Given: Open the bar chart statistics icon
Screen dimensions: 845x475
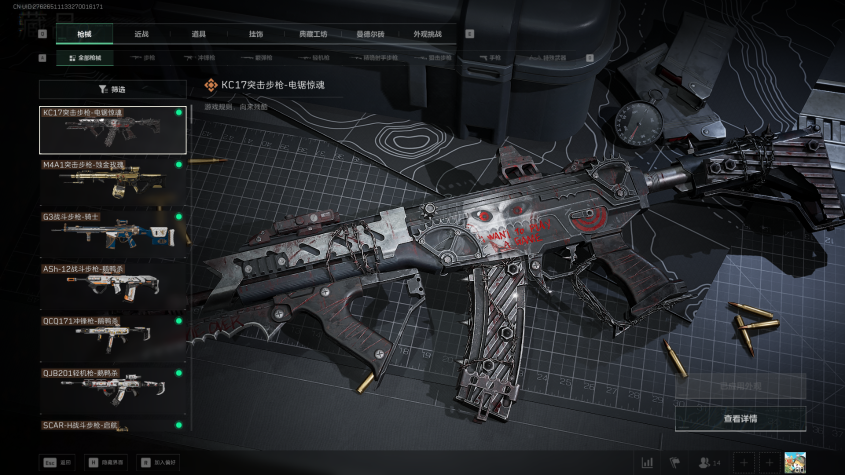Looking at the screenshot, I should [647, 462].
